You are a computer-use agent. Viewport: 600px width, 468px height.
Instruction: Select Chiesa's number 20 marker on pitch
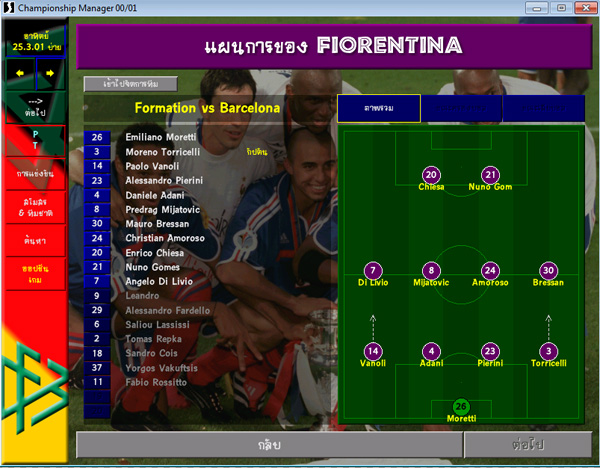click(431, 173)
